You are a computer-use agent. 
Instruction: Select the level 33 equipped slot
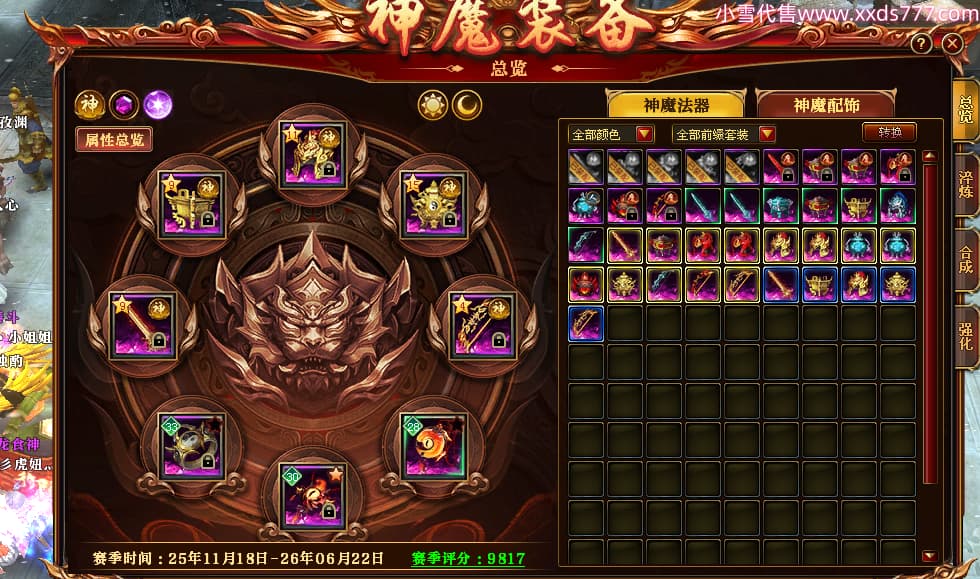191,445
